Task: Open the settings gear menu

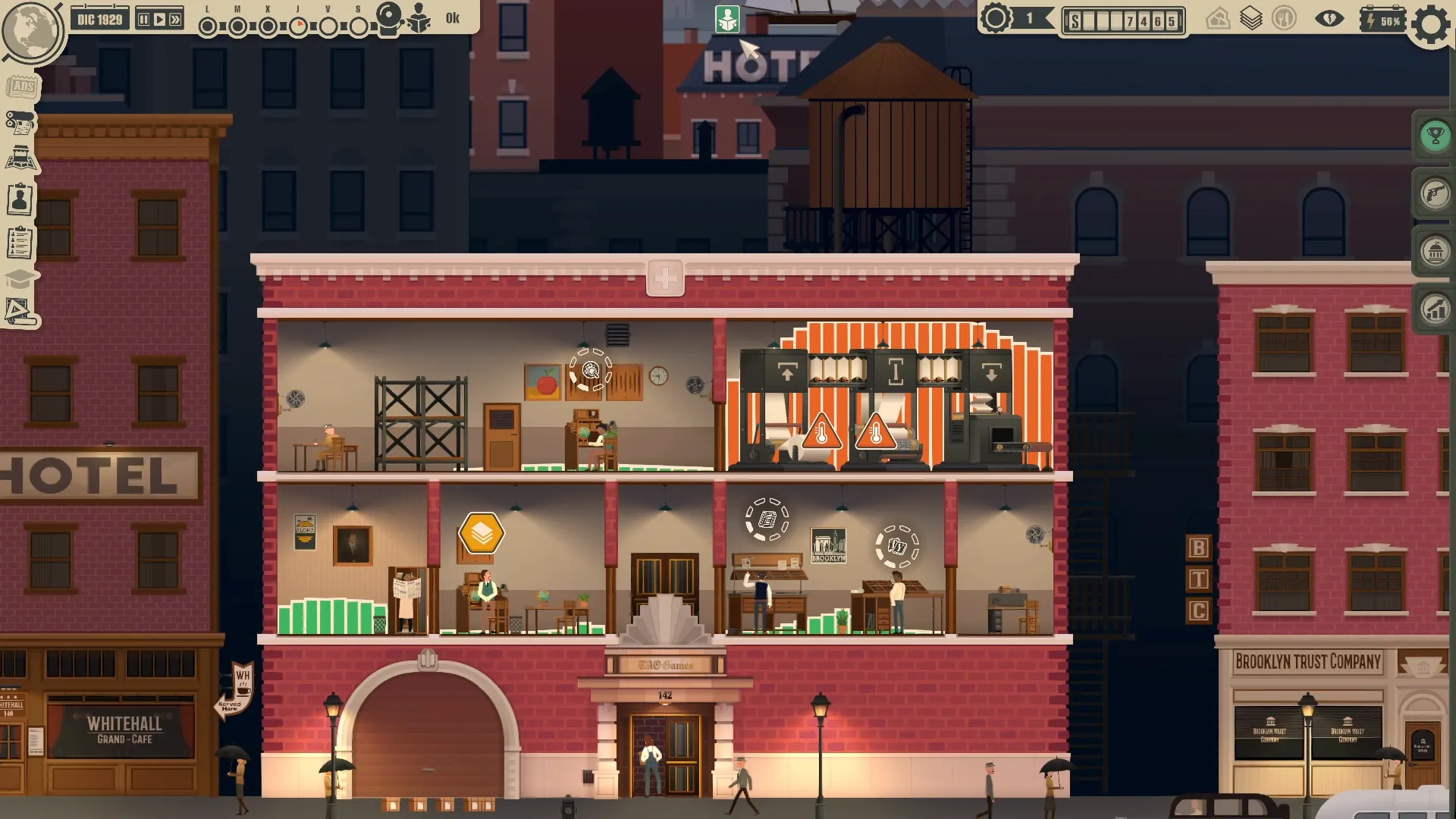Action: pyautogui.click(x=1431, y=24)
